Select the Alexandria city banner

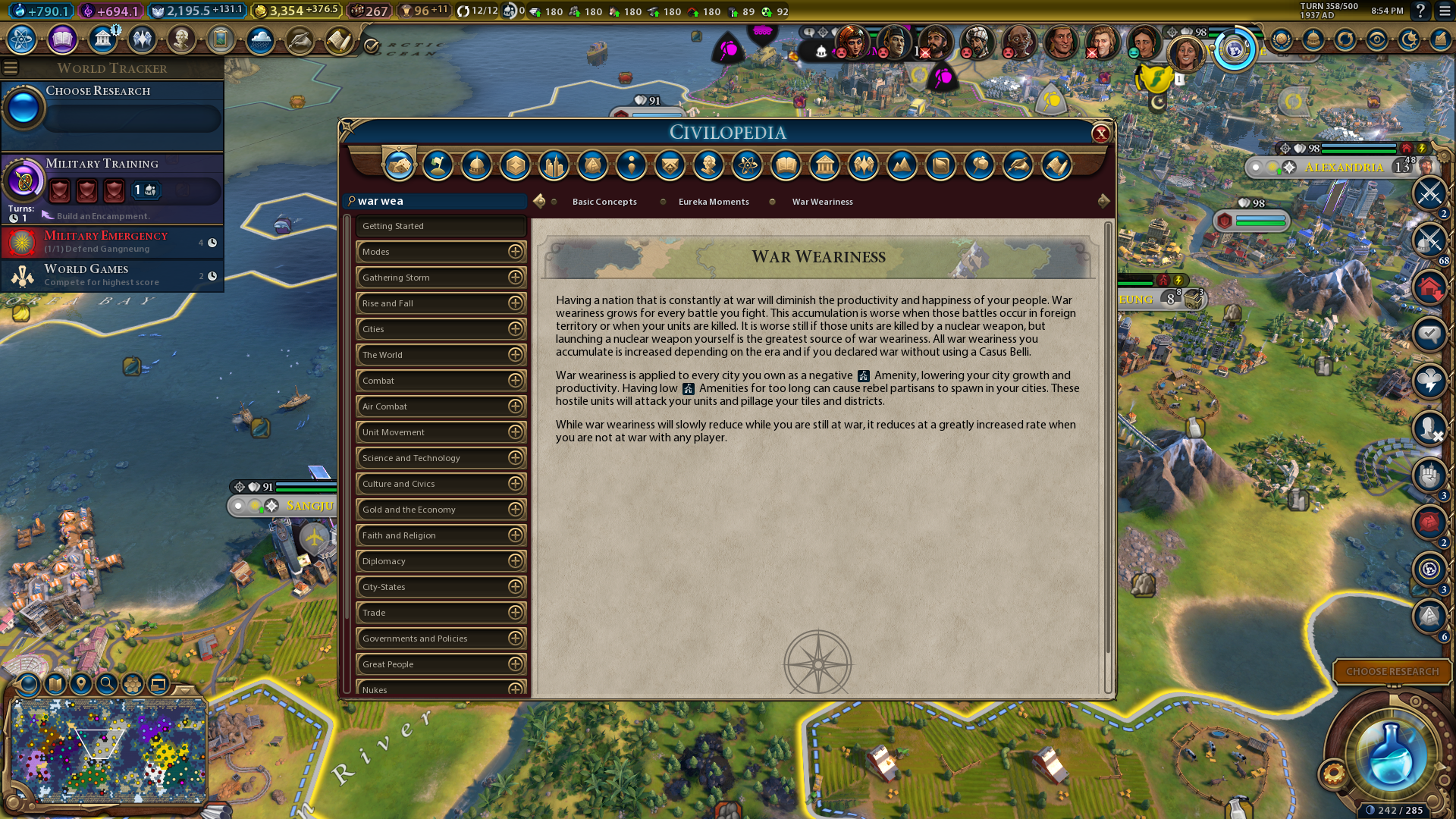click(x=1343, y=167)
